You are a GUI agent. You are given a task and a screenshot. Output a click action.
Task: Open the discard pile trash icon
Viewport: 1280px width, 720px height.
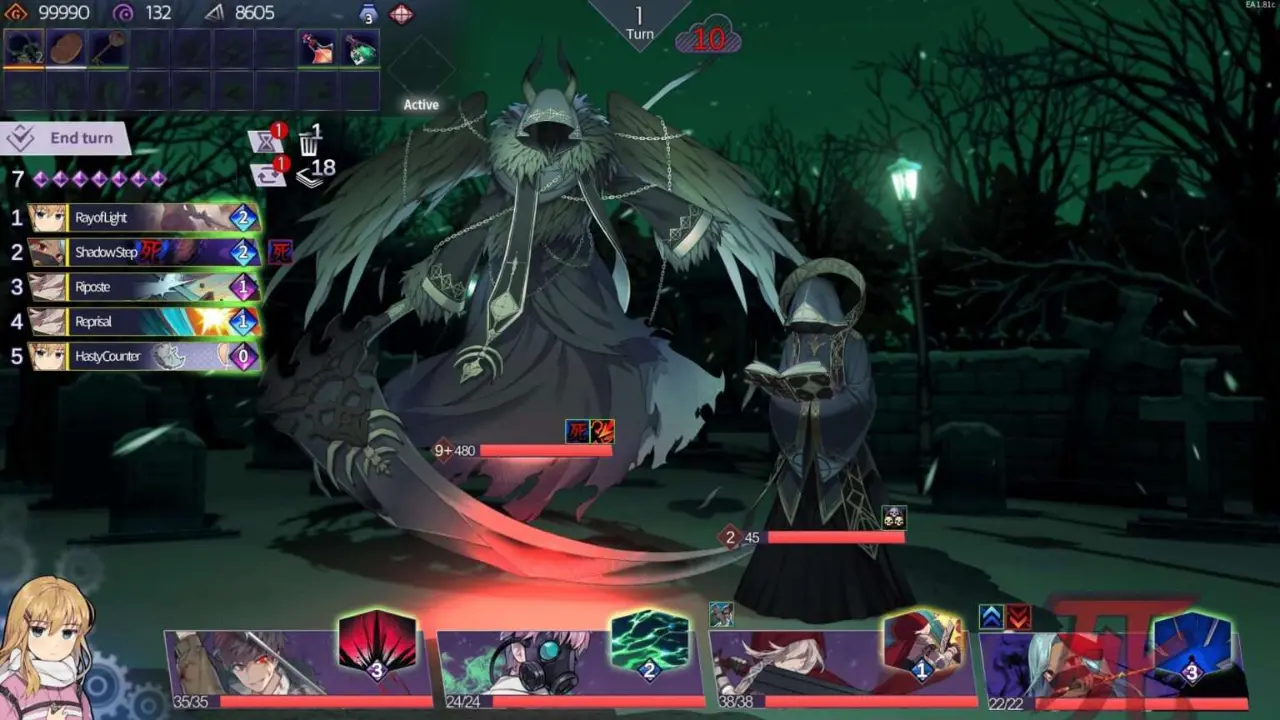(x=309, y=141)
